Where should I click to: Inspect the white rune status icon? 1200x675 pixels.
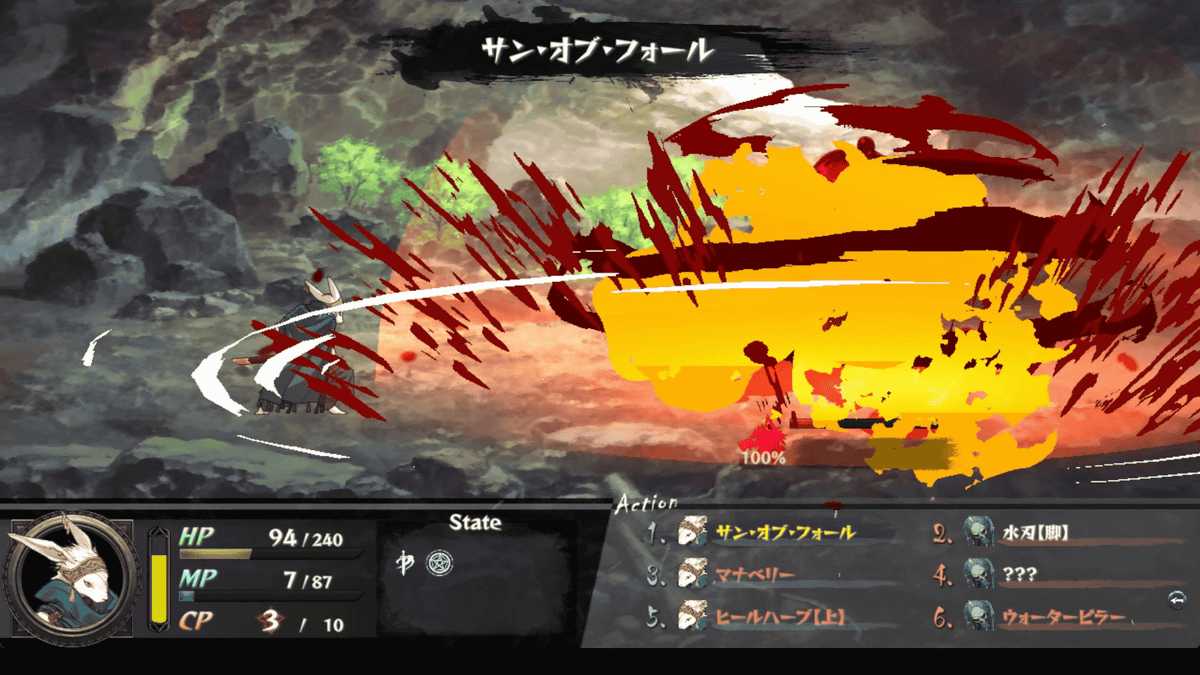click(407, 562)
